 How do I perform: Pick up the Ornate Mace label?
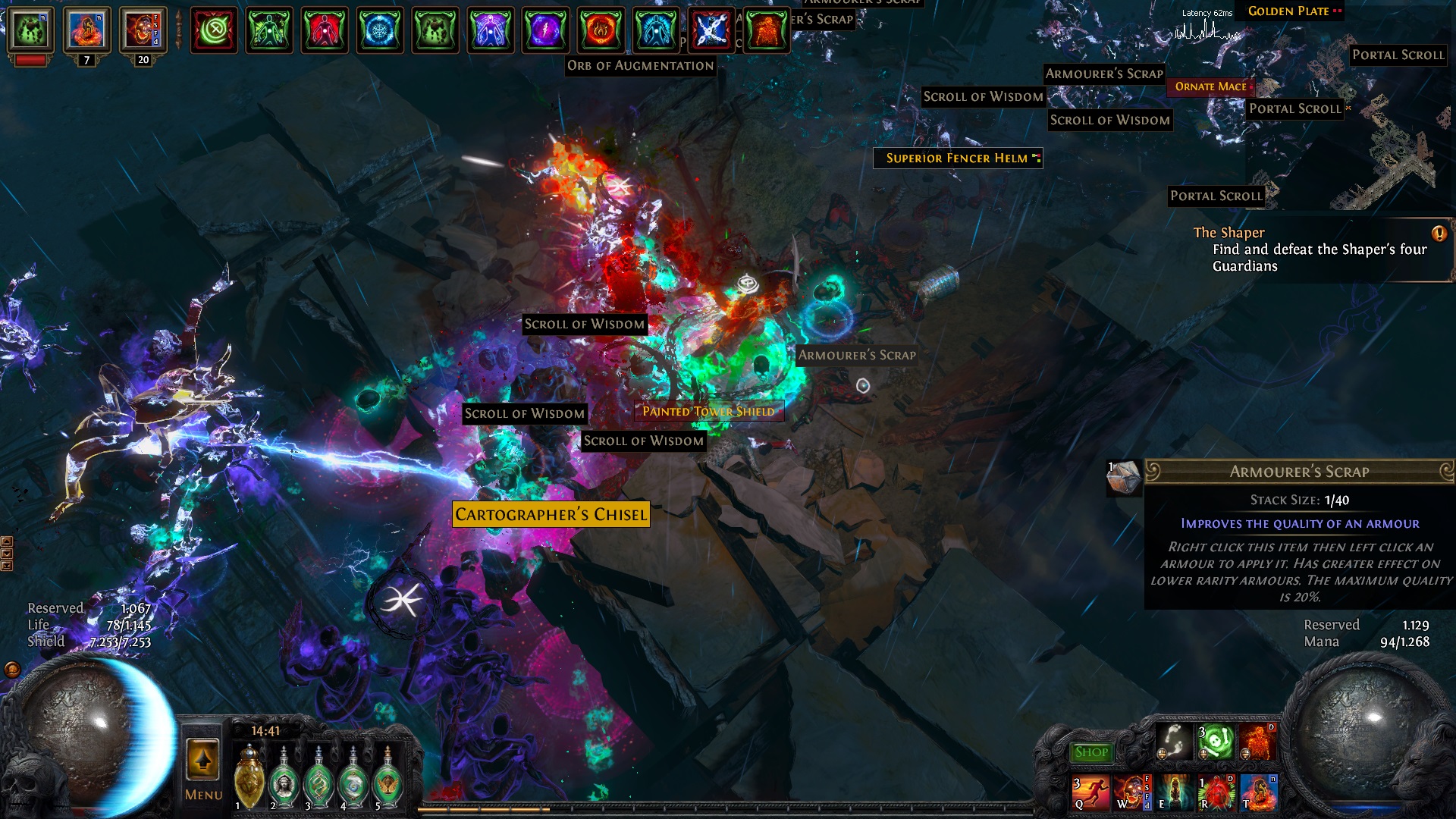[x=1210, y=86]
